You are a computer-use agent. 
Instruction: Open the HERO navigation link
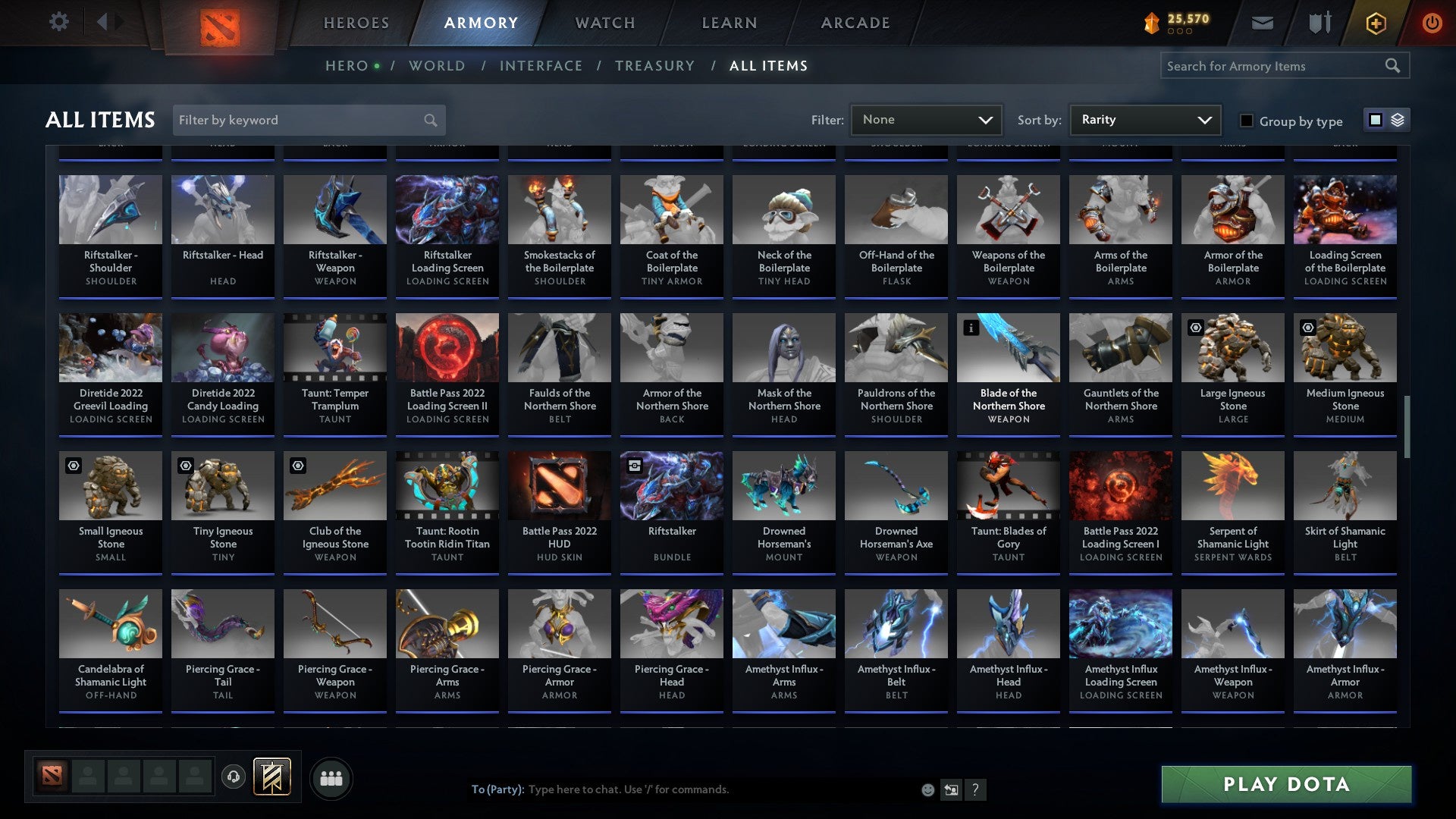pyautogui.click(x=348, y=66)
